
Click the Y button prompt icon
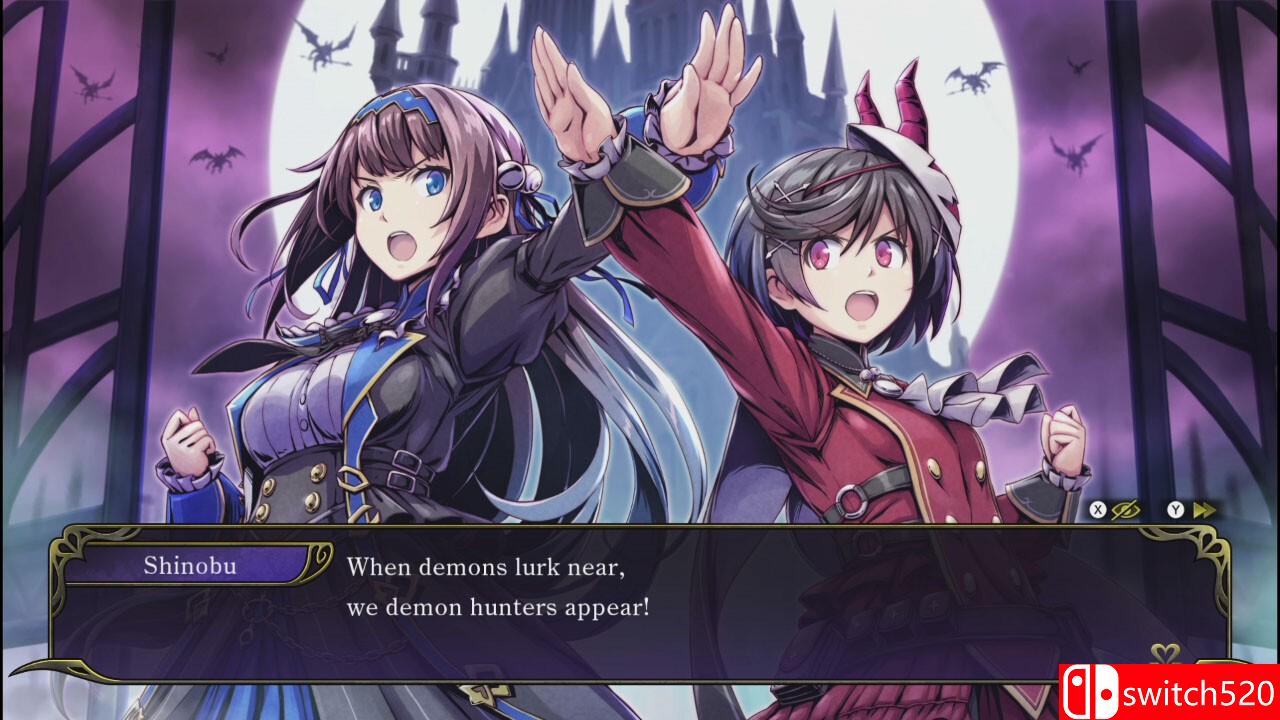(1173, 508)
